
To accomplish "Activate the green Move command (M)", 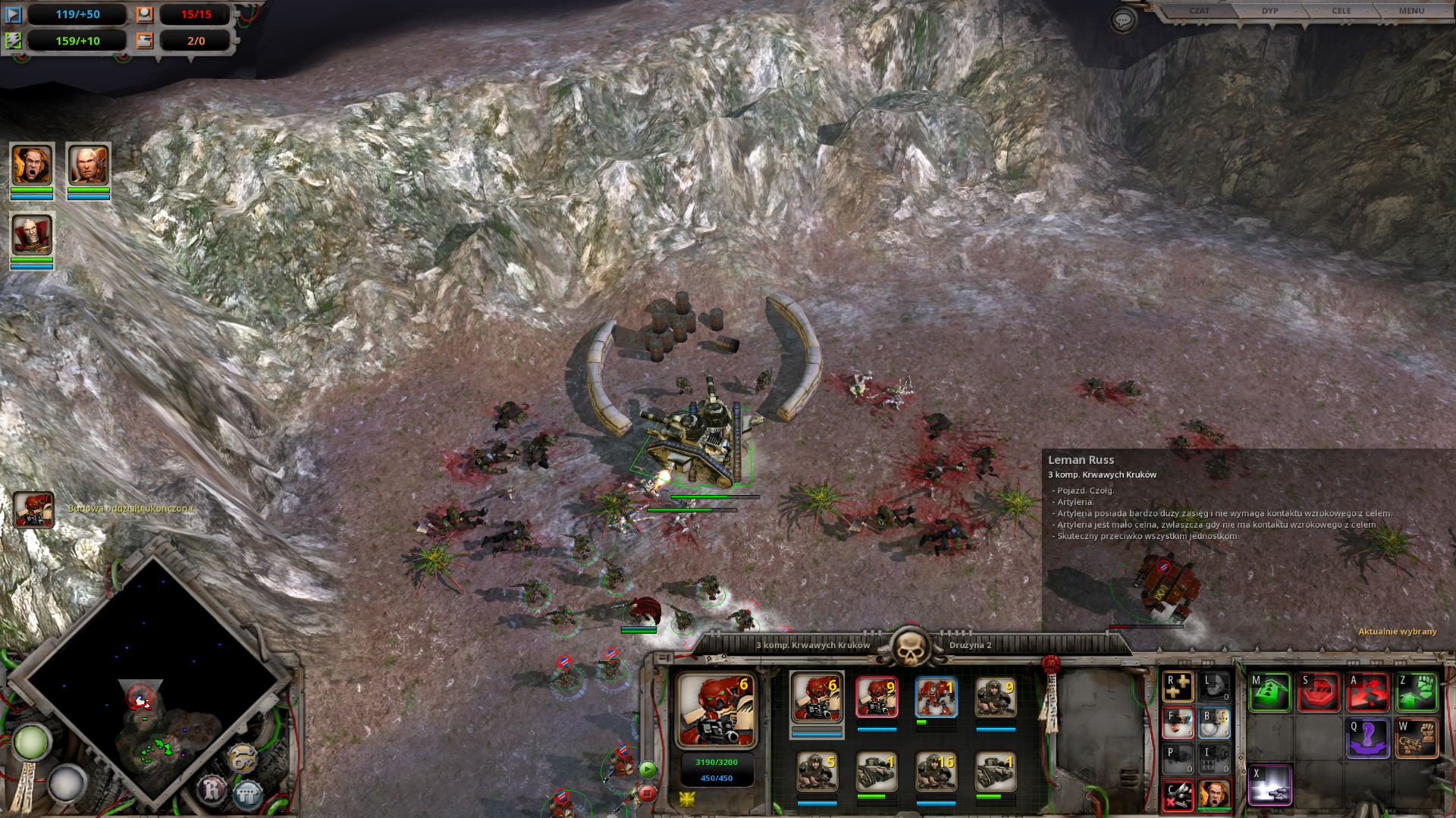I will (x=1270, y=692).
